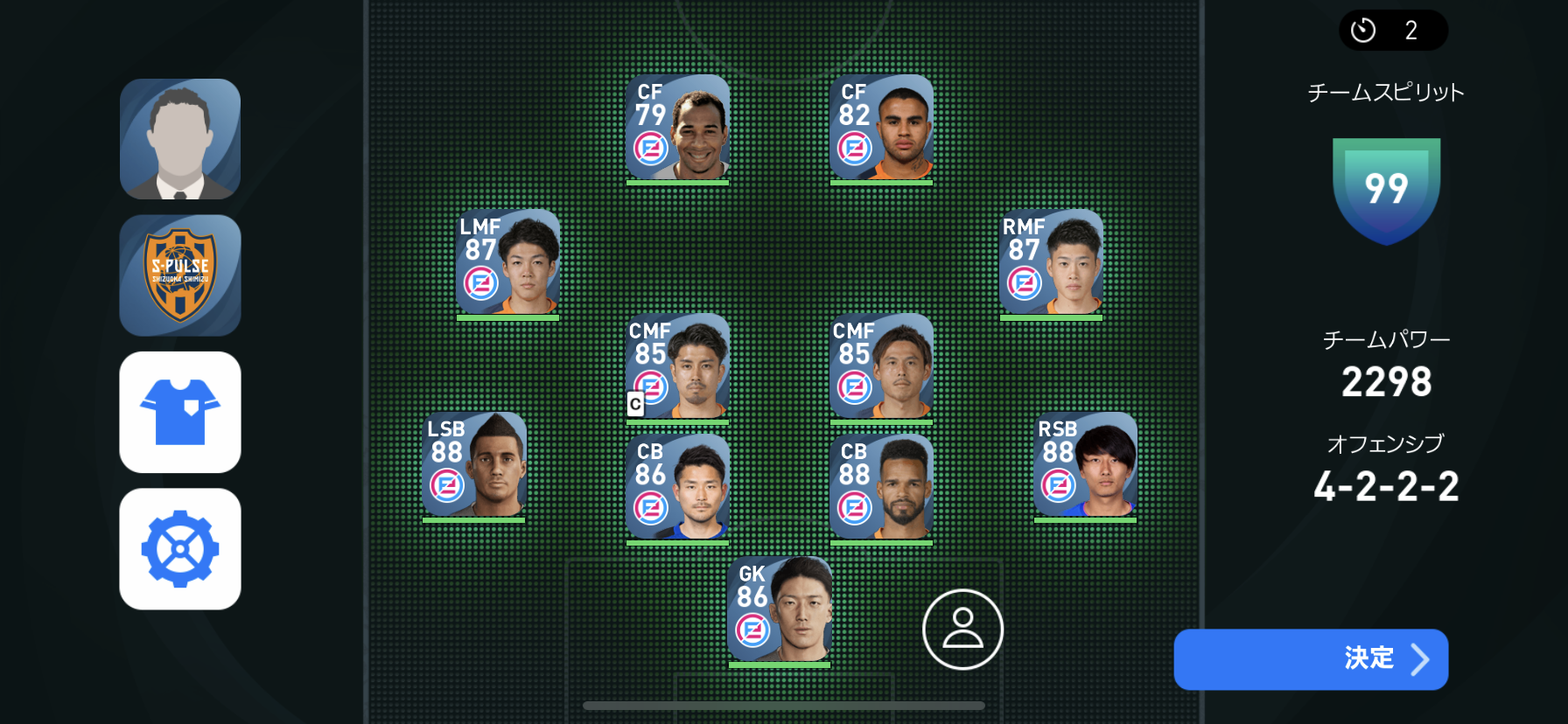
Task: Select the CB player rated 88
Action: point(881,487)
